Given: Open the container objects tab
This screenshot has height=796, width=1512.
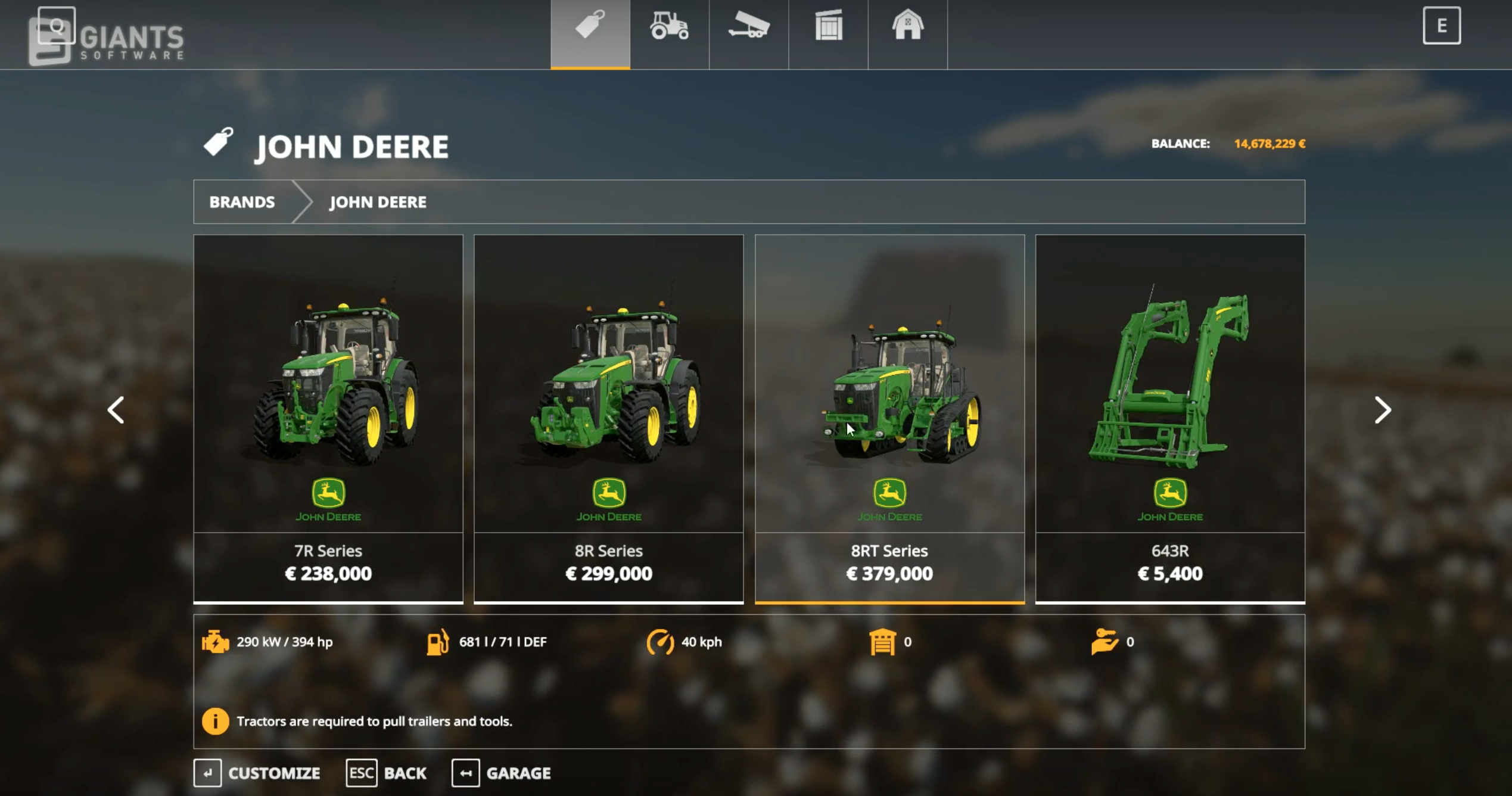Looking at the screenshot, I should click(828, 28).
